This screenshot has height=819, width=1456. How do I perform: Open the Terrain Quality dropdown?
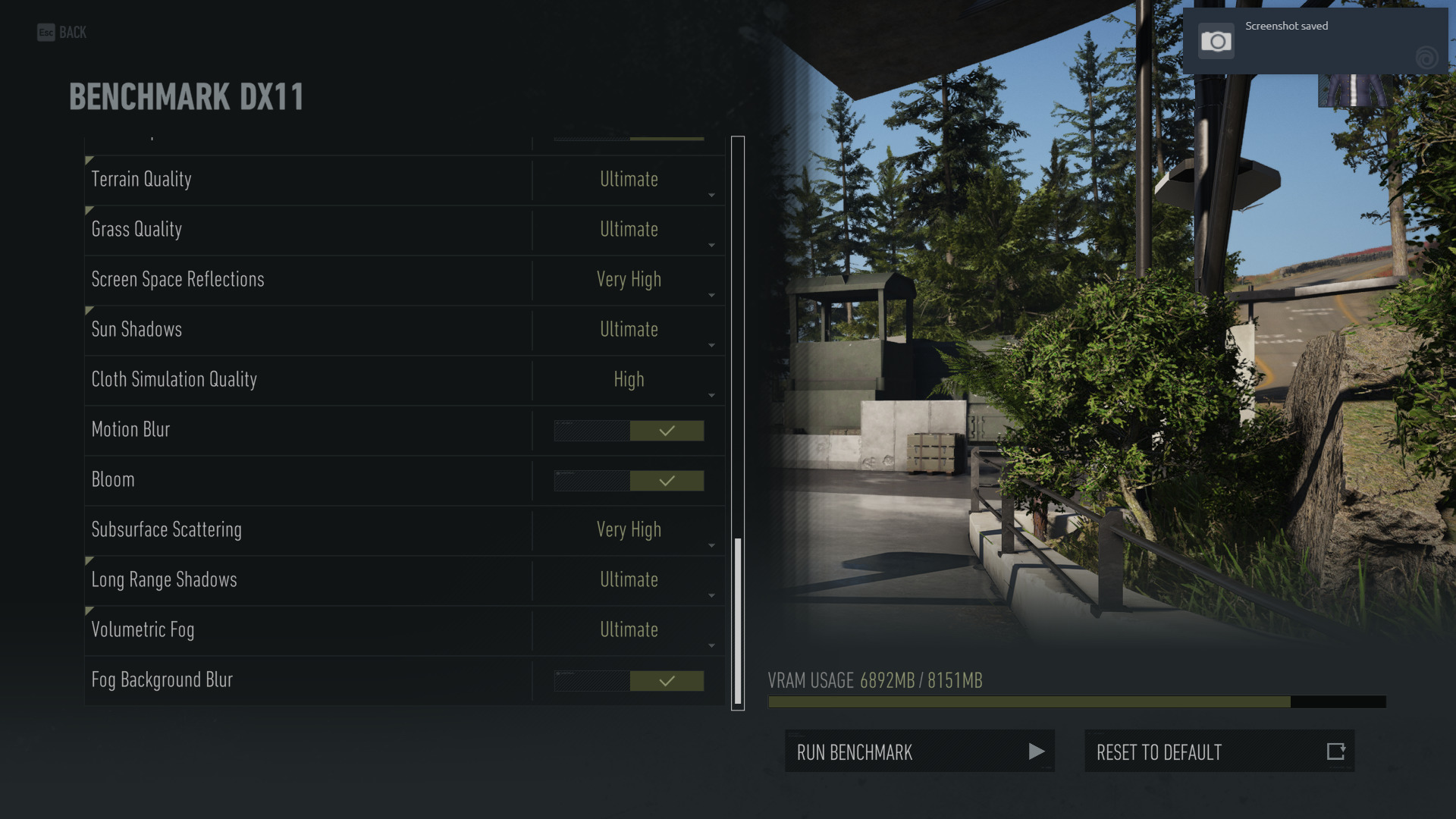click(629, 180)
